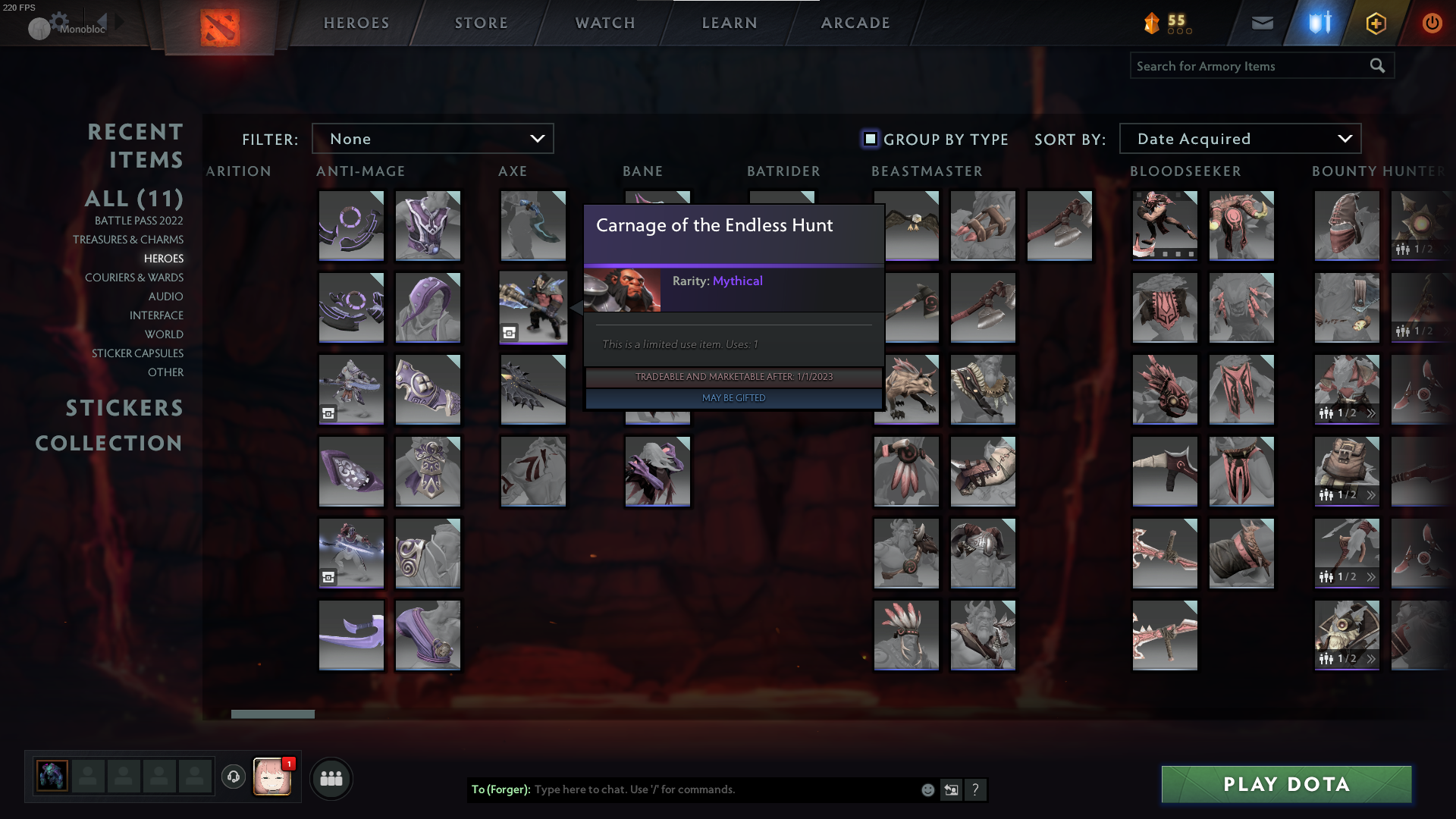Open the emoticon picker in the chat bar
The height and width of the screenshot is (819, 1456).
(927, 789)
